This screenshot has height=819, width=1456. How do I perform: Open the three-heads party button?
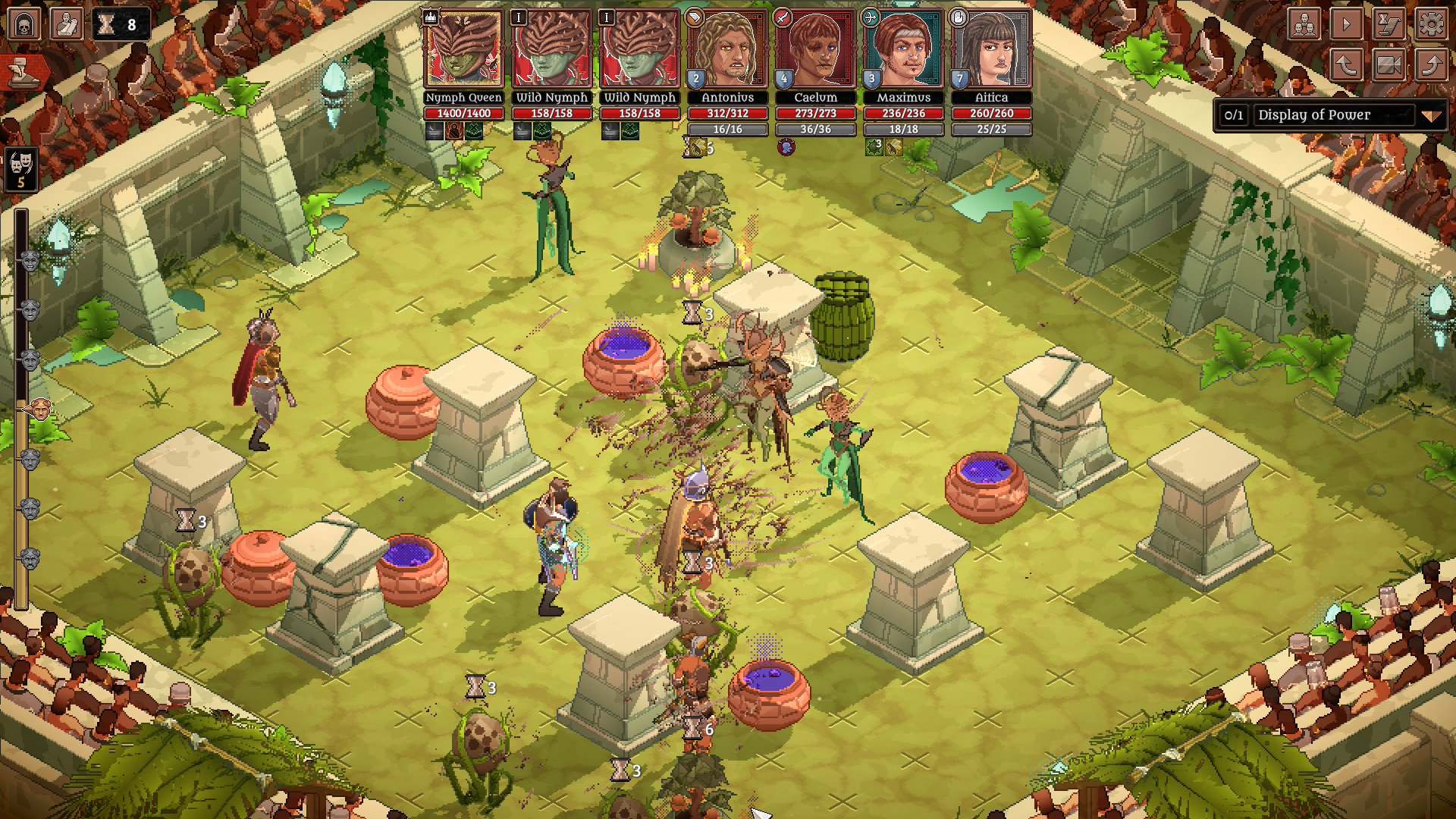(1304, 24)
